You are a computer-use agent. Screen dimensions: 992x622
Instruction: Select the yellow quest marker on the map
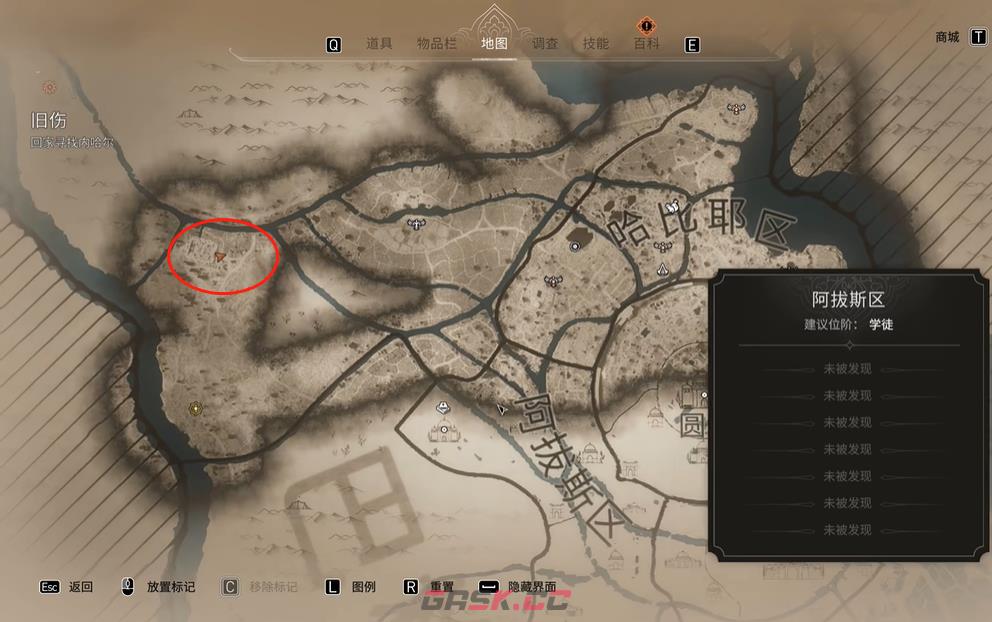coord(196,408)
